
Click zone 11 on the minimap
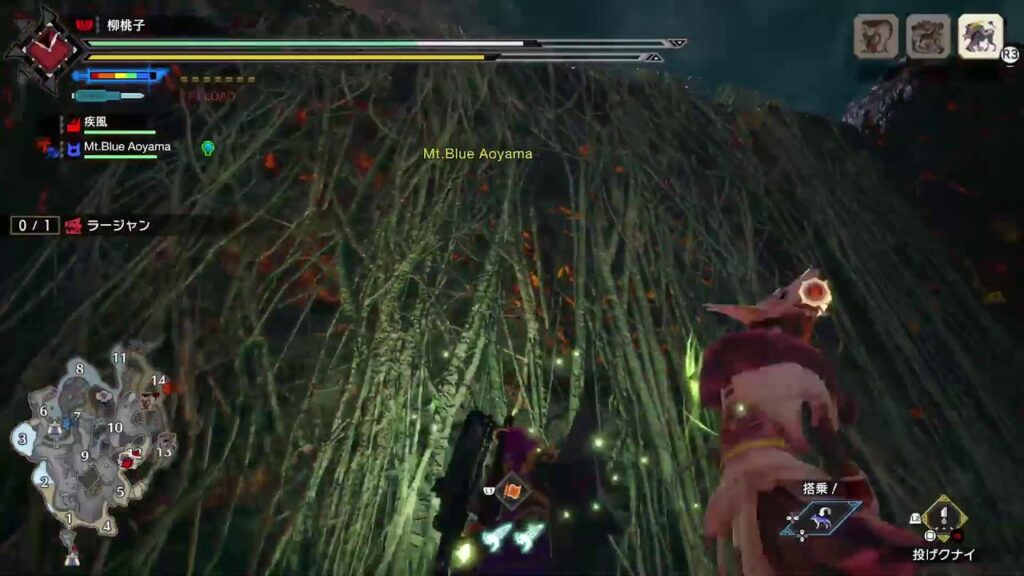[119, 358]
